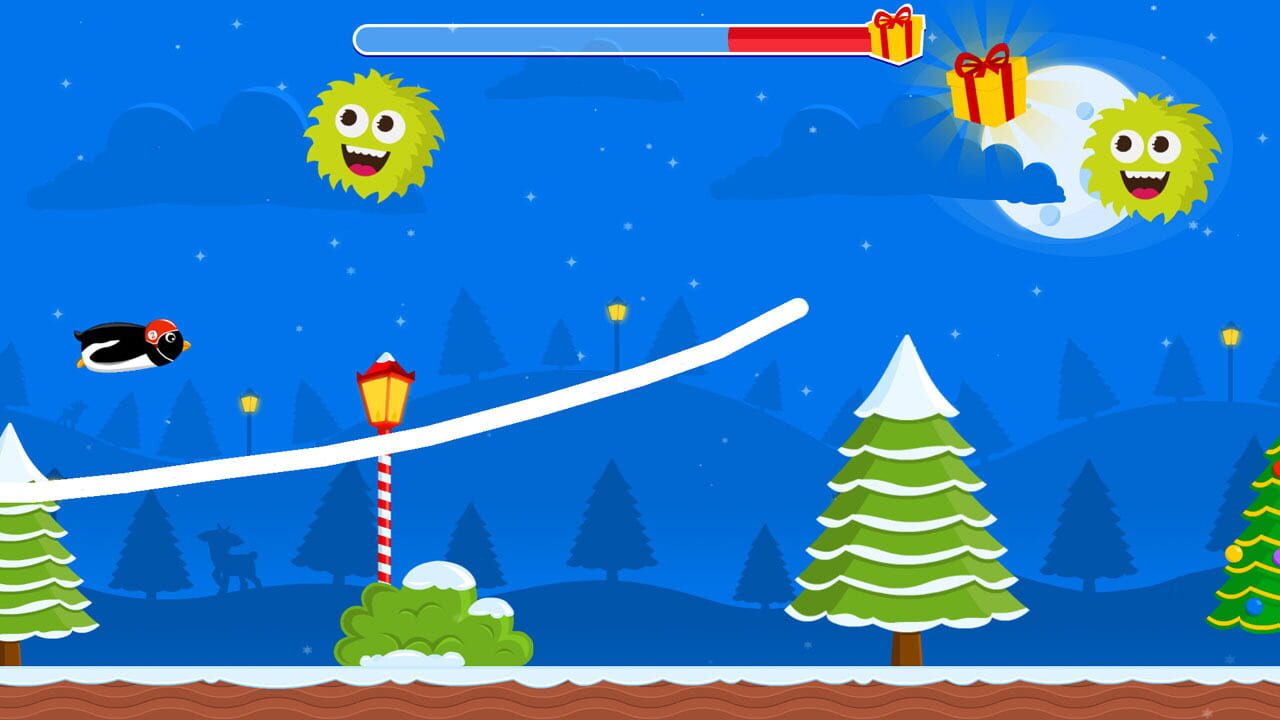Viewport: 1280px width, 720px height.
Task: Click the snowy tree in the bottom-left corner
Action: click(x=25, y=560)
